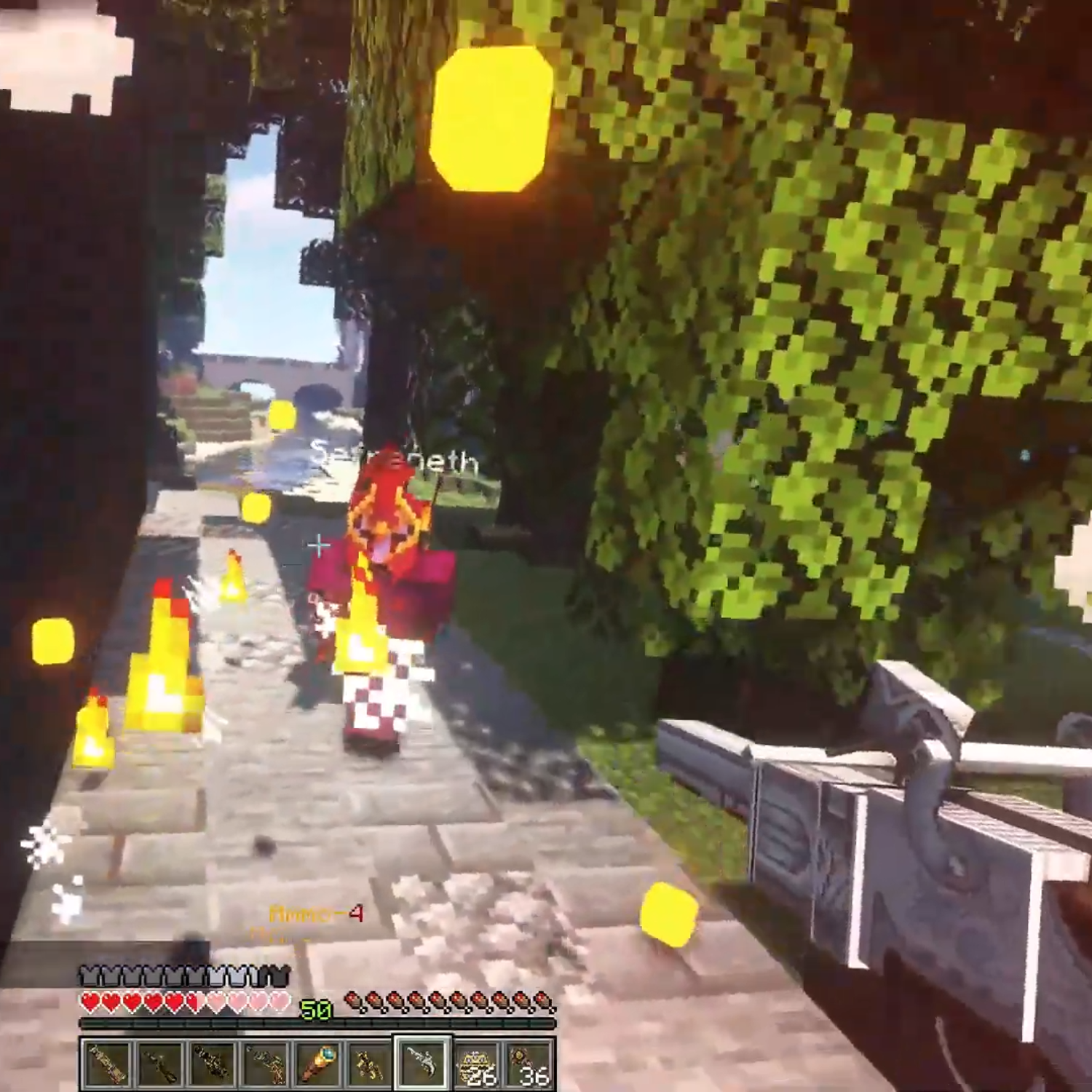The height and width of the screenshot is (1092, 1092).
Task: Click the crosshair in the screen center
Action: click(318, 543)
